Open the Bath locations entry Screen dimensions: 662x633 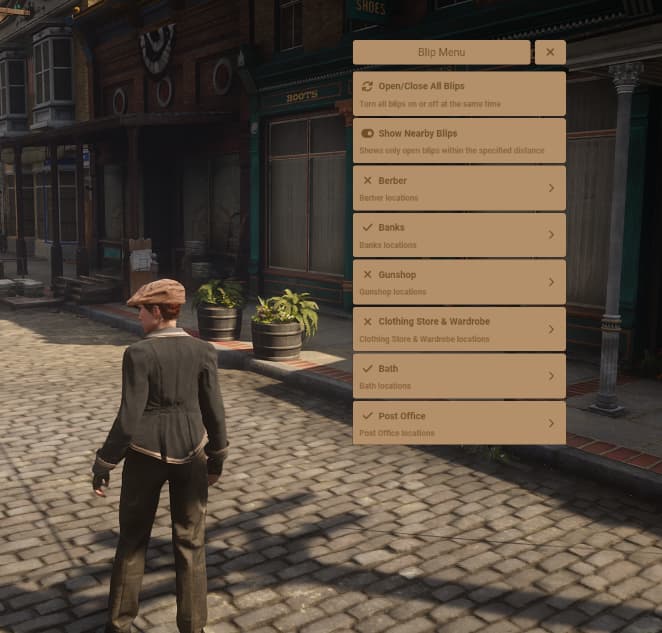pyautogui.click(x=459, y=376)
